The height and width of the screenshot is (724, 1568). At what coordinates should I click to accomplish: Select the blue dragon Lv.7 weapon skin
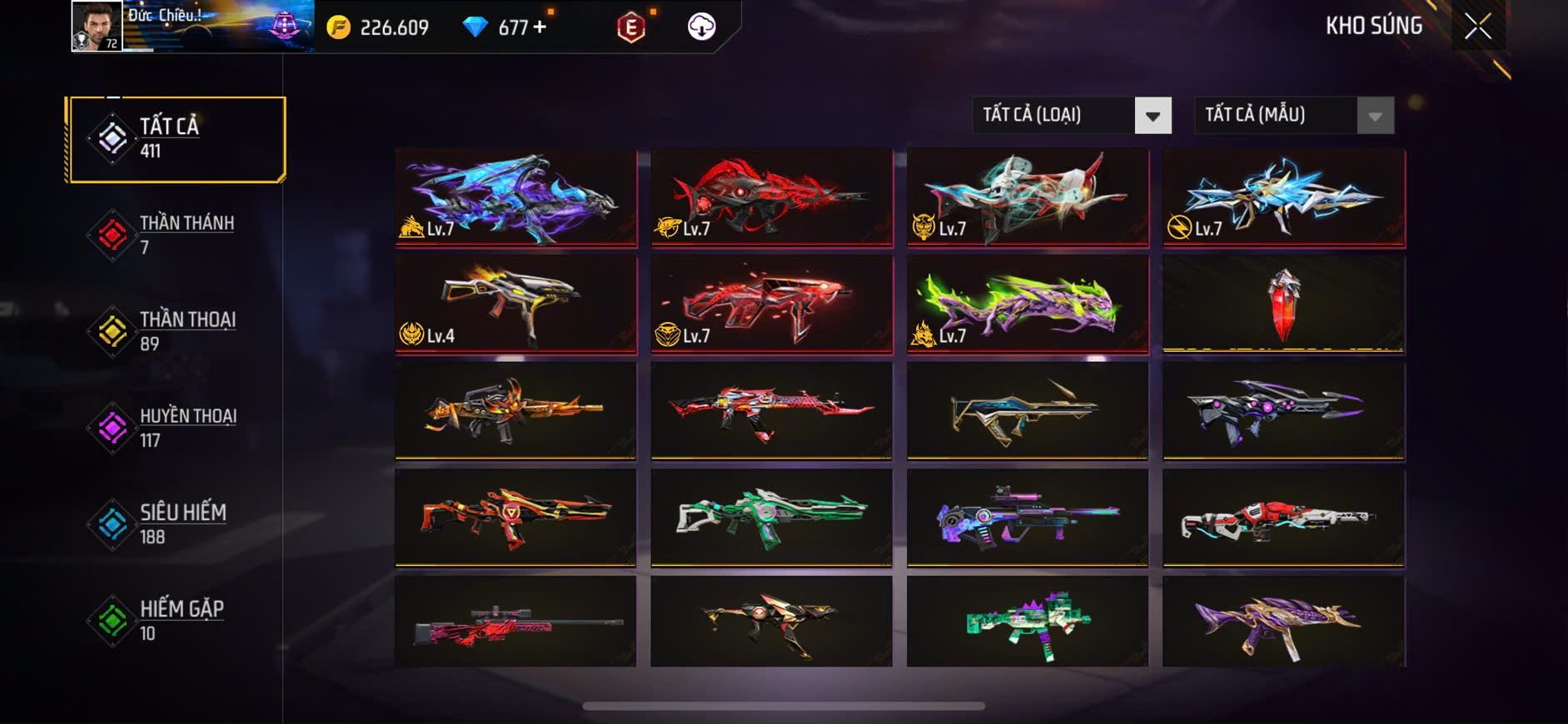516,198
